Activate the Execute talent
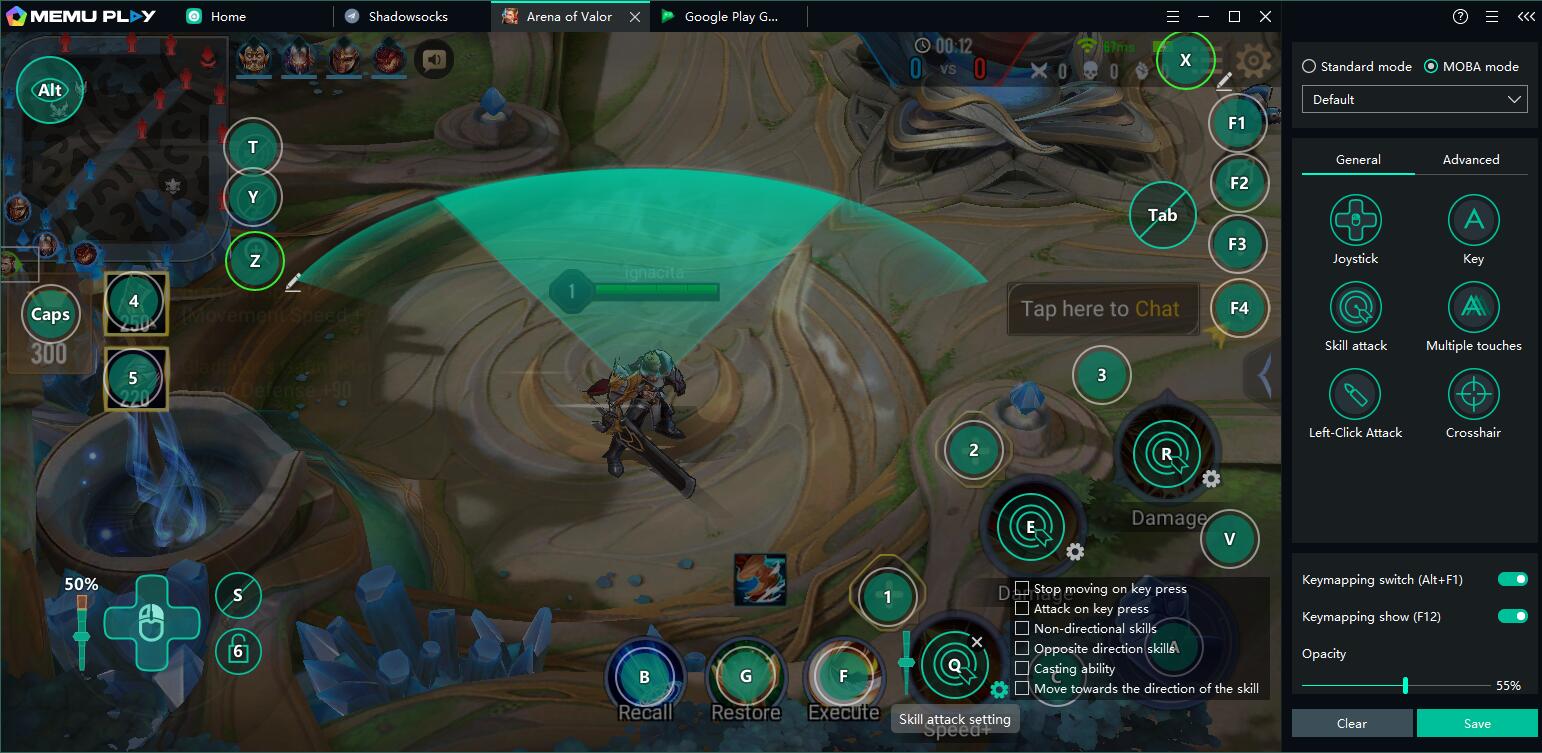 point(843,677)
